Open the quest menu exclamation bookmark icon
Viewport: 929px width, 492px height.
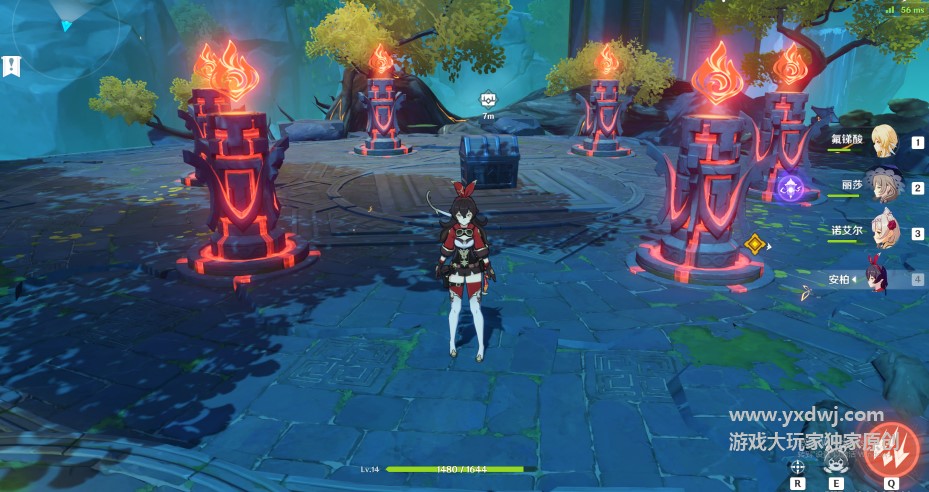click(10, 68)
